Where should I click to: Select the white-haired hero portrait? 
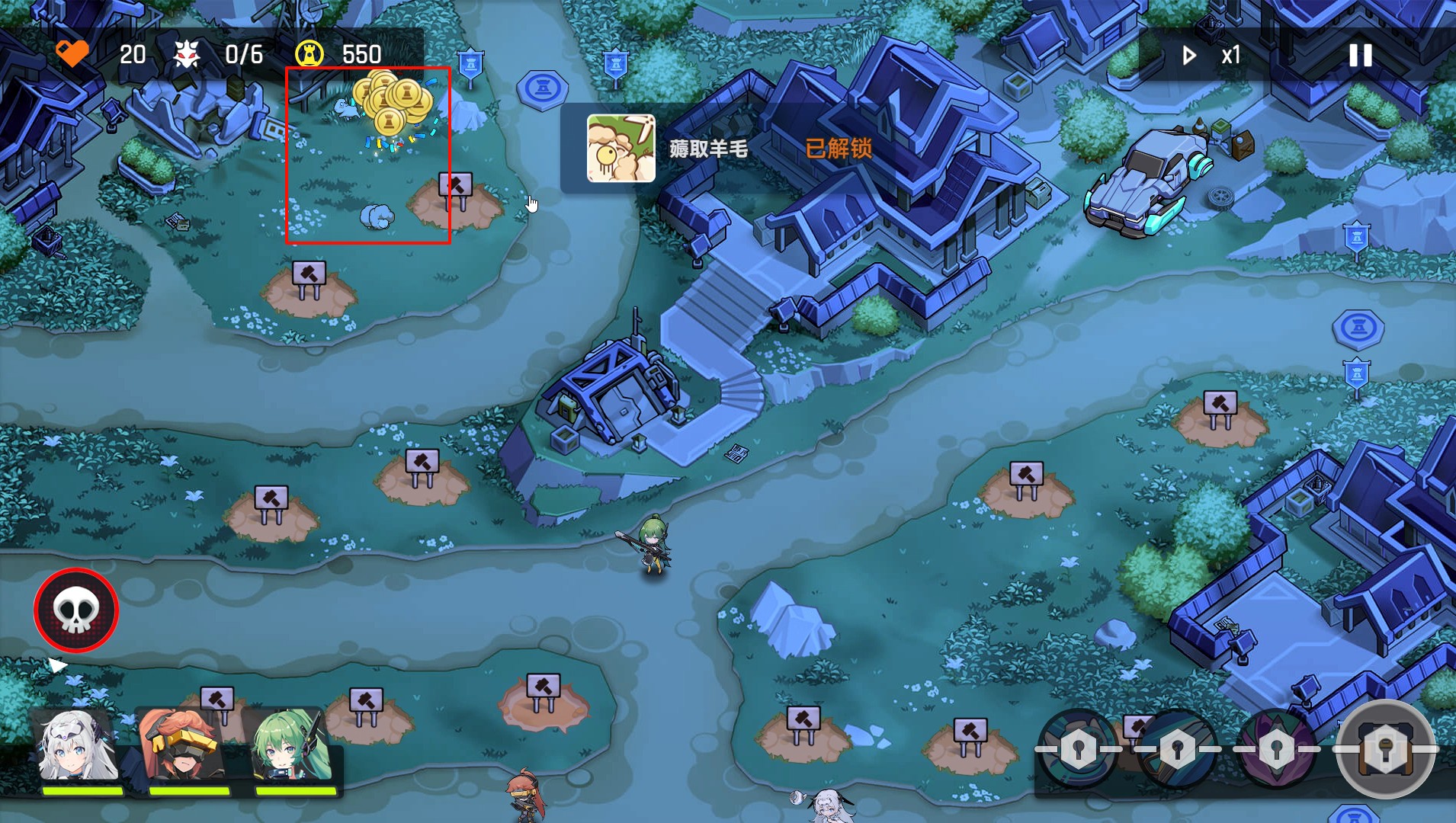click(x=79, y=747)
